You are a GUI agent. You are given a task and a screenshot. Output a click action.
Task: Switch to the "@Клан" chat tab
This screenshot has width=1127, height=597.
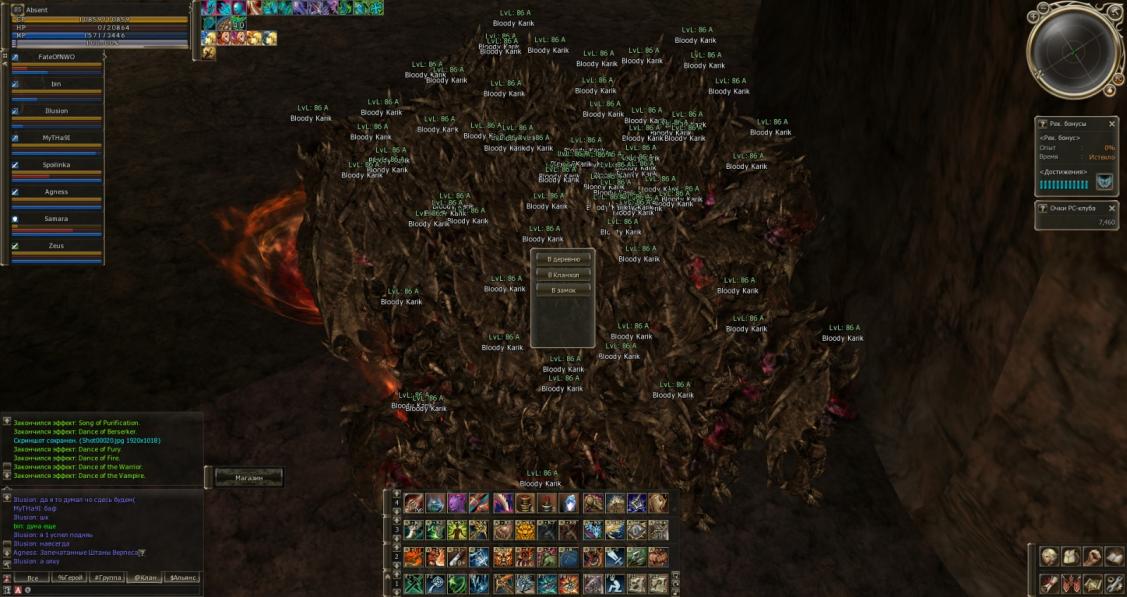(x=145, y=578)
